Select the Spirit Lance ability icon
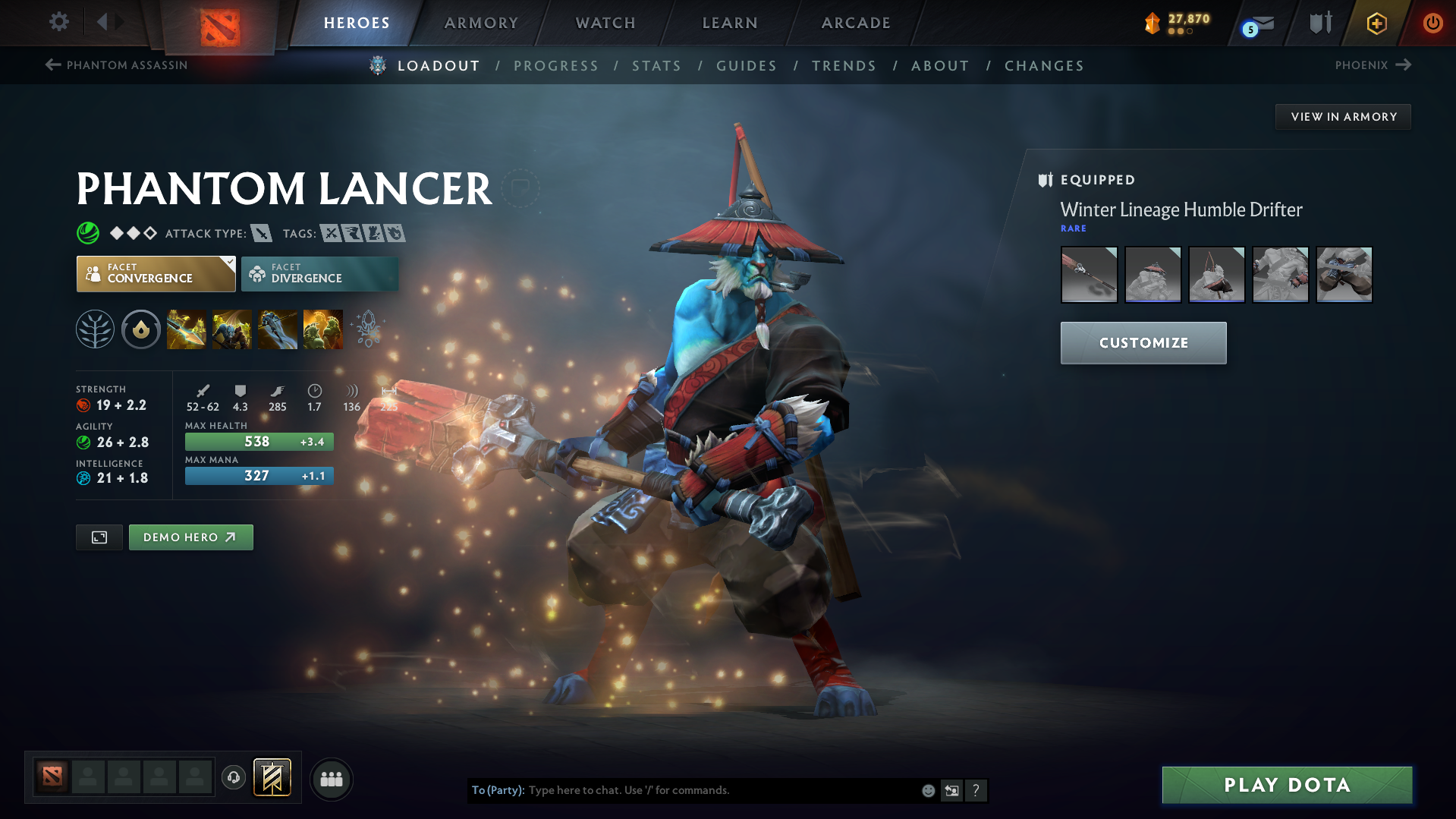1456x819 pixels. [186, 329]
